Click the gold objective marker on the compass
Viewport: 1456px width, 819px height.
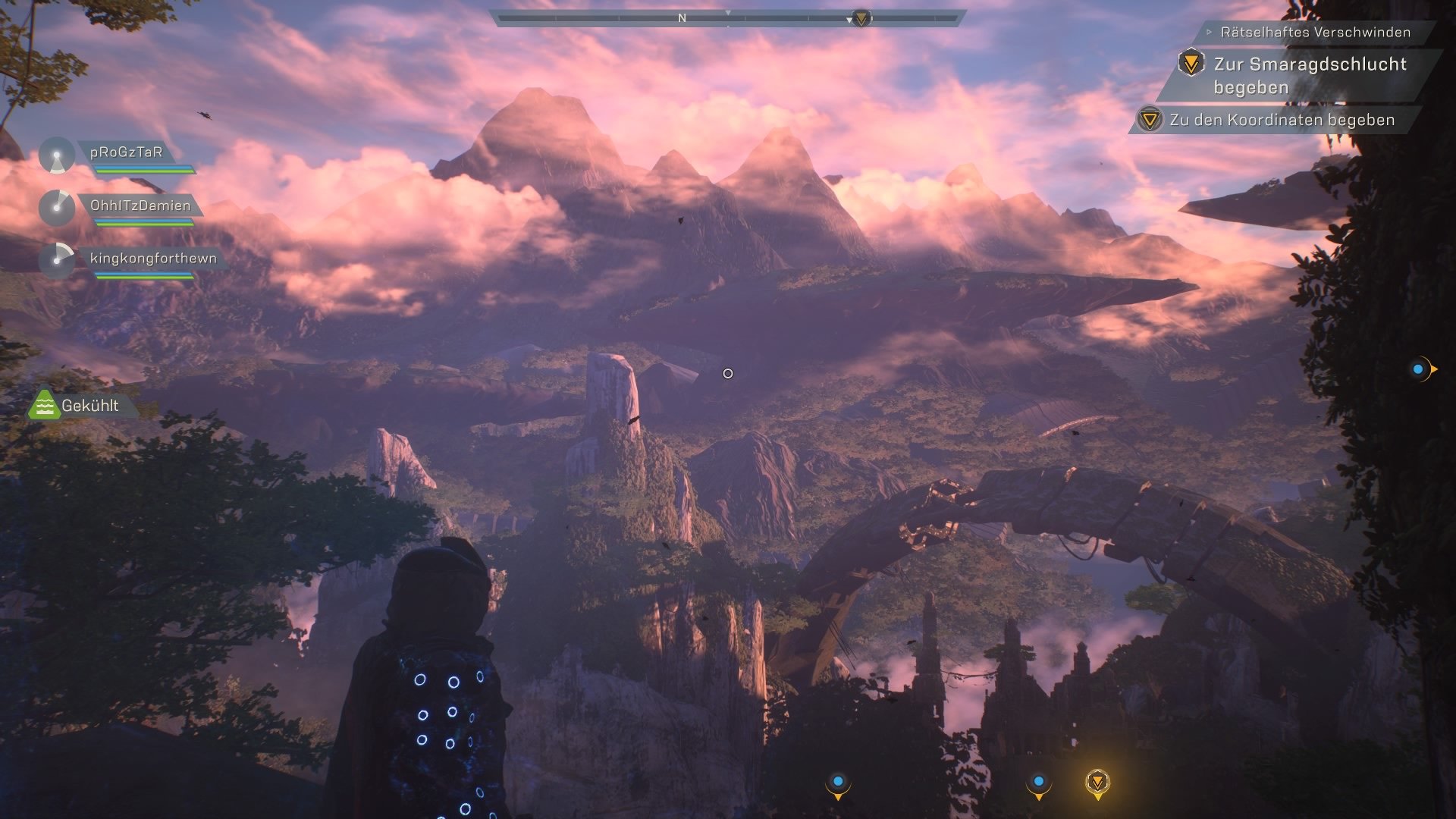coord(861,18)
